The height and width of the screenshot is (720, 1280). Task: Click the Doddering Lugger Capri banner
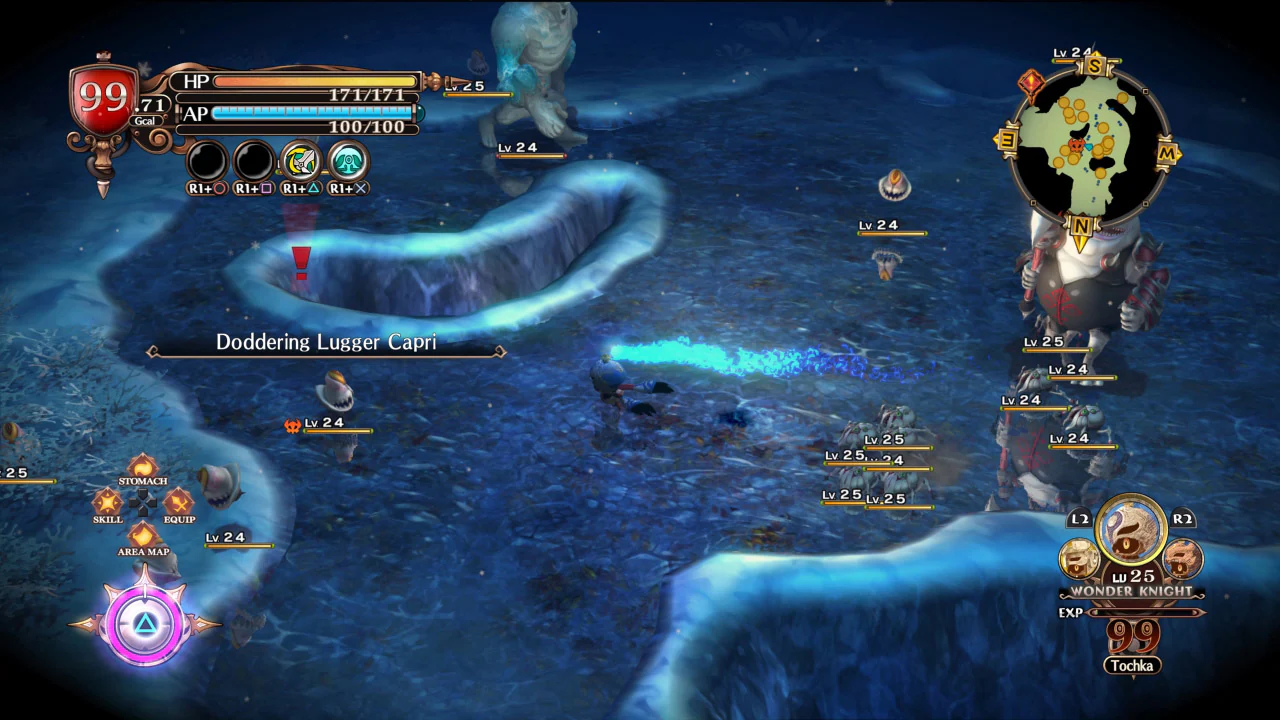click(x=327, y=343)
